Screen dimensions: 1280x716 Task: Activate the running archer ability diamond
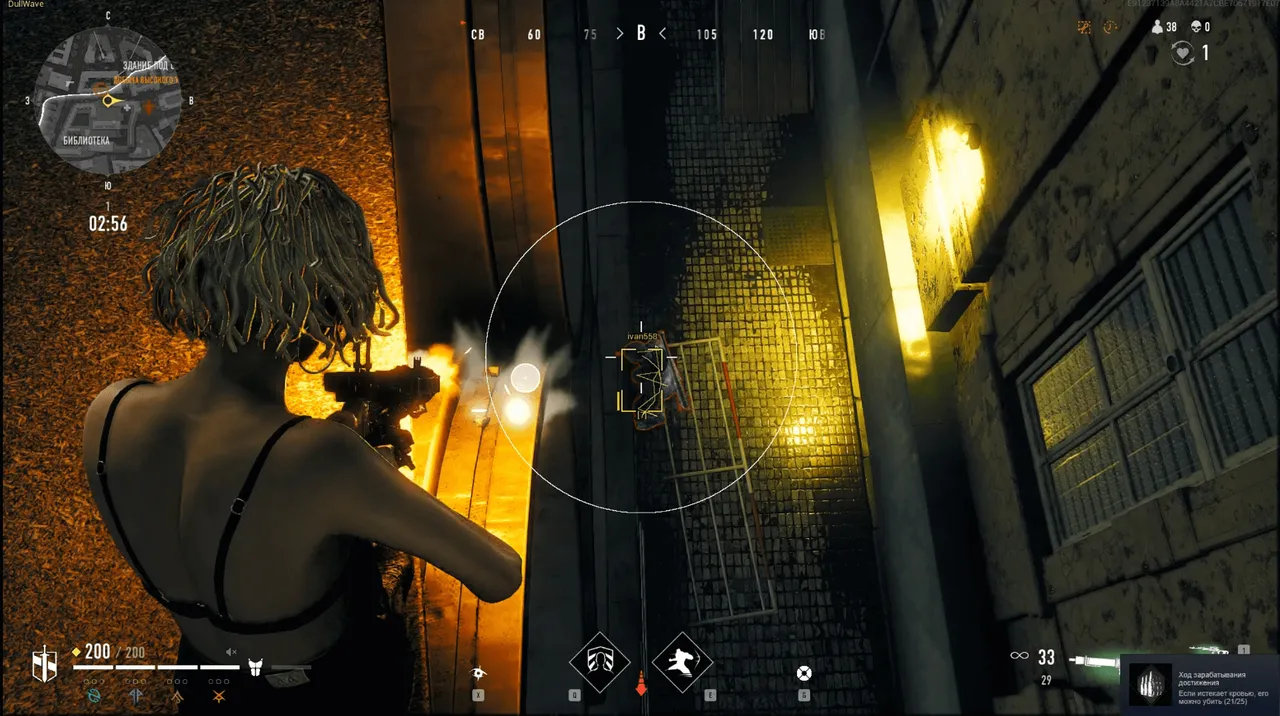tap(682, 662)
